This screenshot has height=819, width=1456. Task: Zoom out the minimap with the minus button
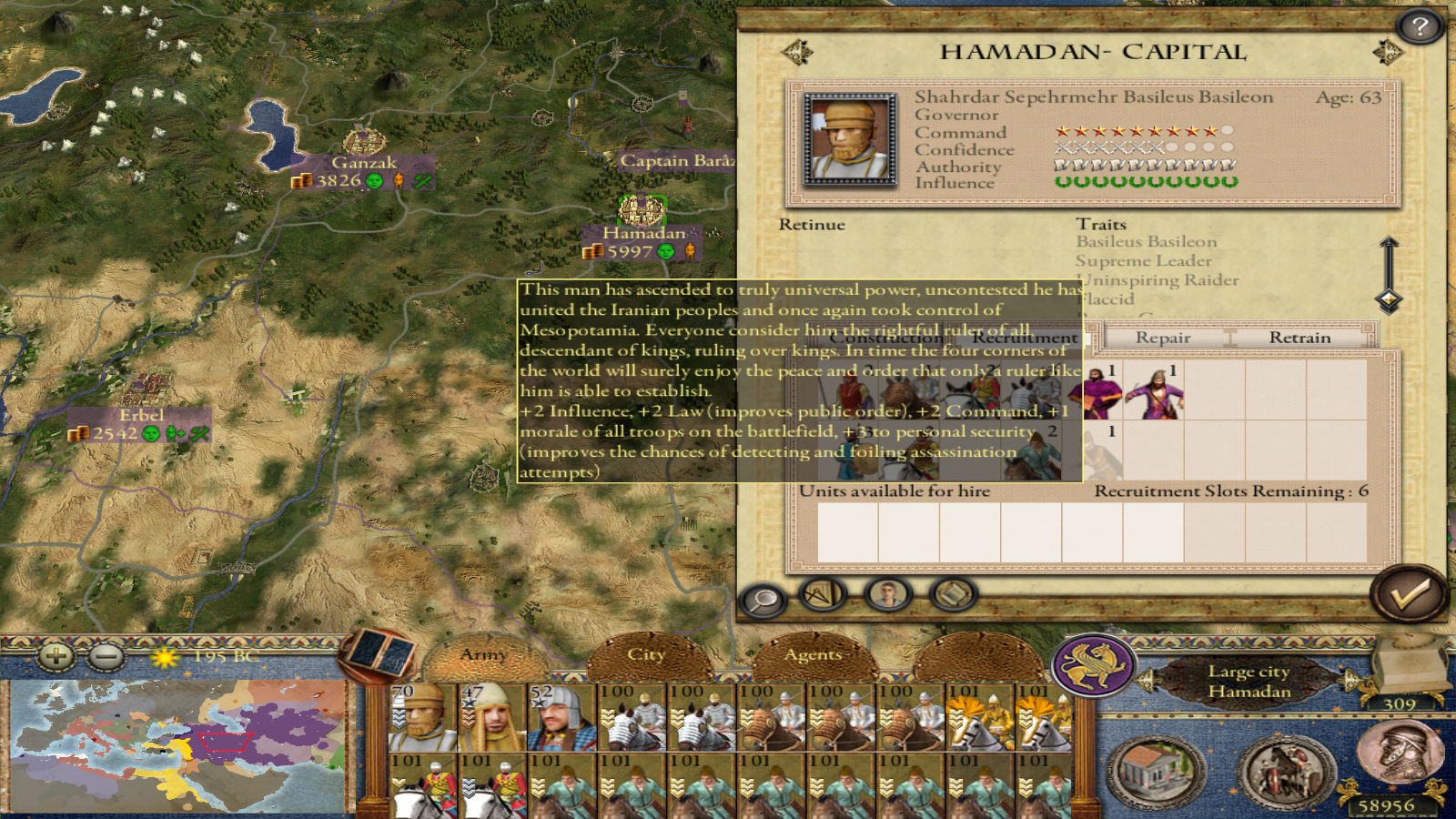106,654
